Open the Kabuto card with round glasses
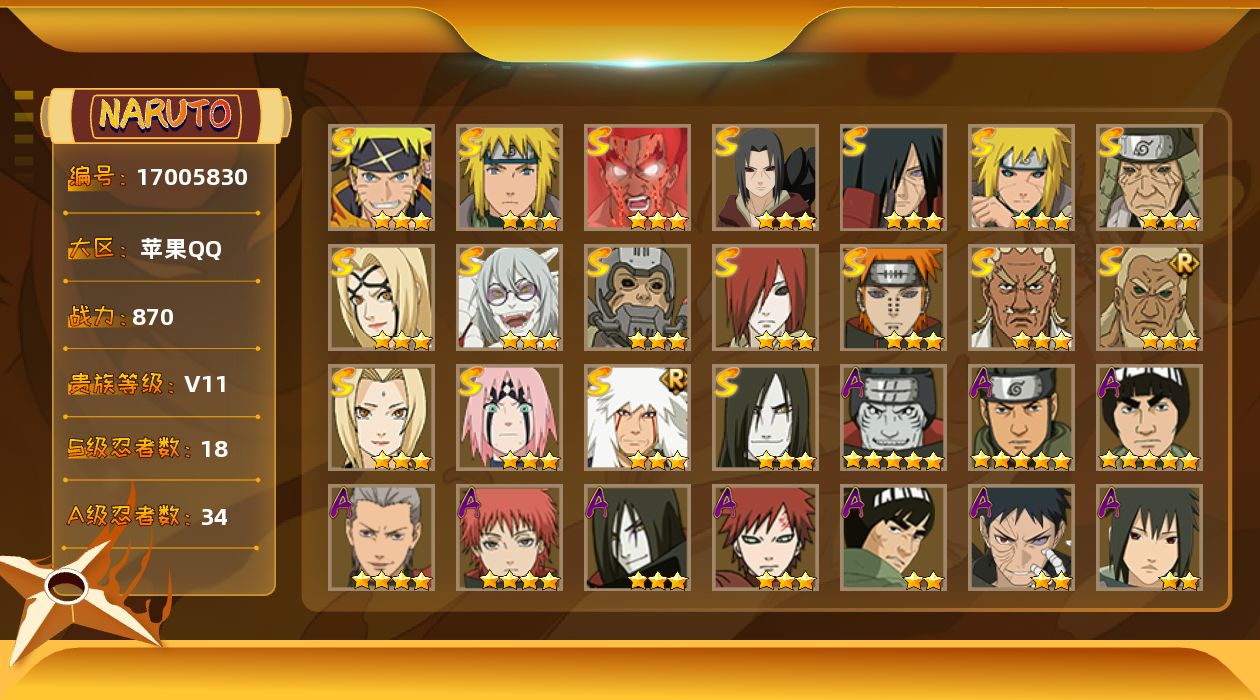The width and height of the screenshot is (1260, 700). [509, 298]
